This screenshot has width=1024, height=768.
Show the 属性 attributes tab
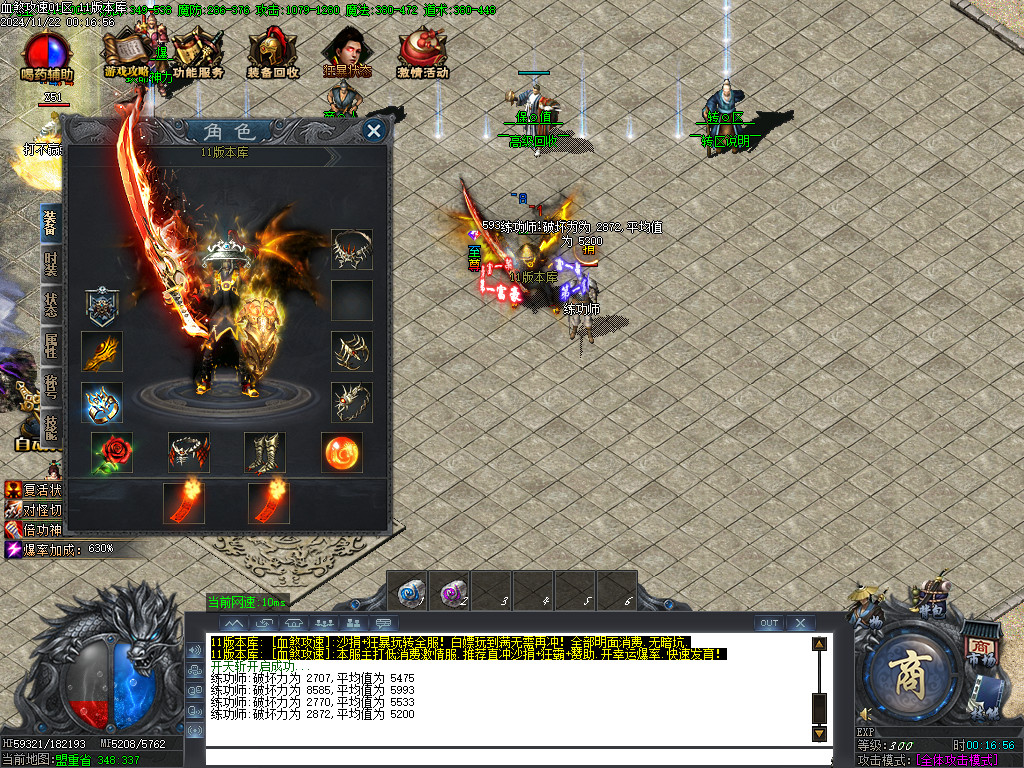coord(51,346)
